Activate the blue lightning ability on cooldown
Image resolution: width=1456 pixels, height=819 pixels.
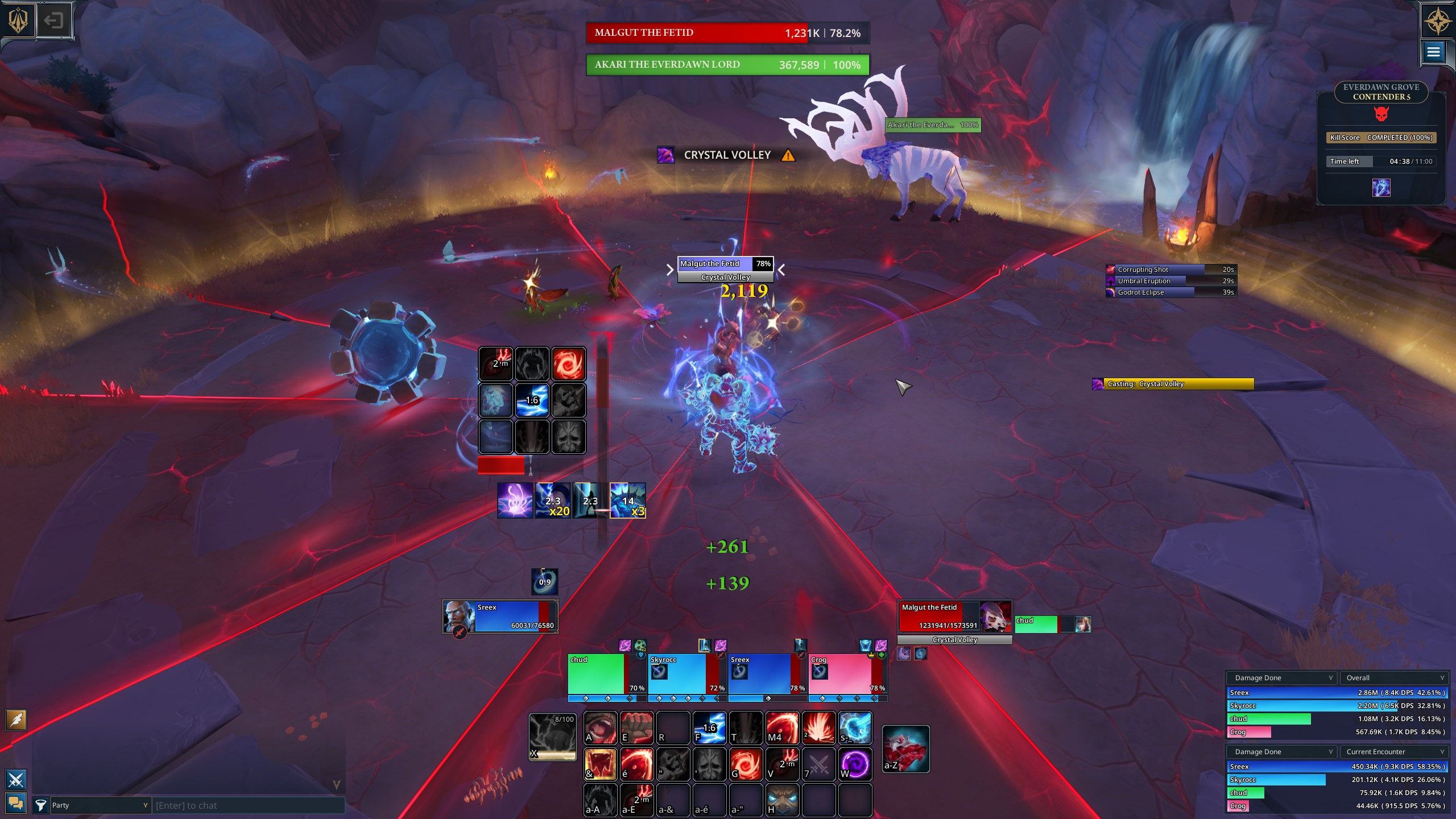point(709,728)
